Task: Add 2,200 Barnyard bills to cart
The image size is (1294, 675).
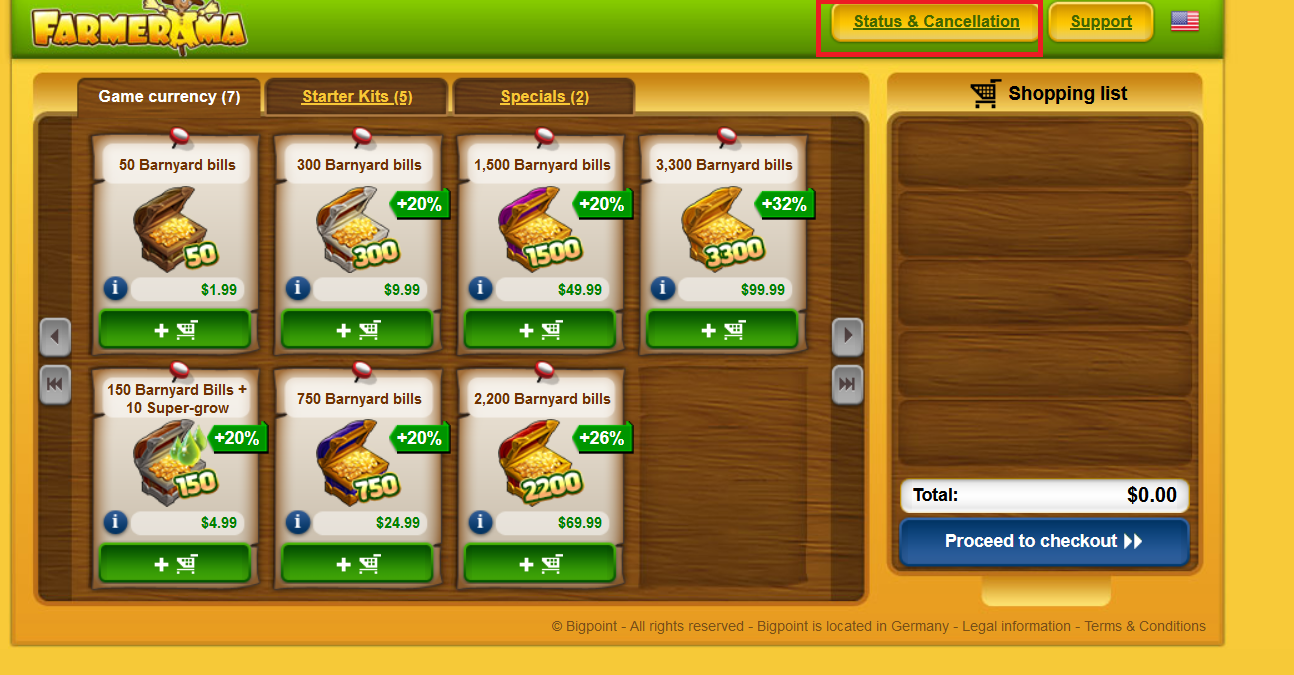Action: coord(540,563)
